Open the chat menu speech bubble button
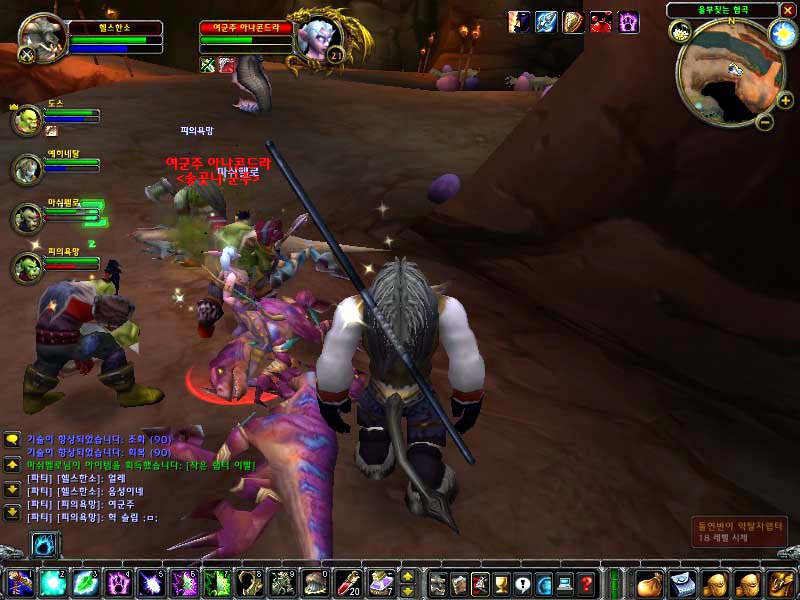Screen dimensions: 800x600 (x=12, y=439)
